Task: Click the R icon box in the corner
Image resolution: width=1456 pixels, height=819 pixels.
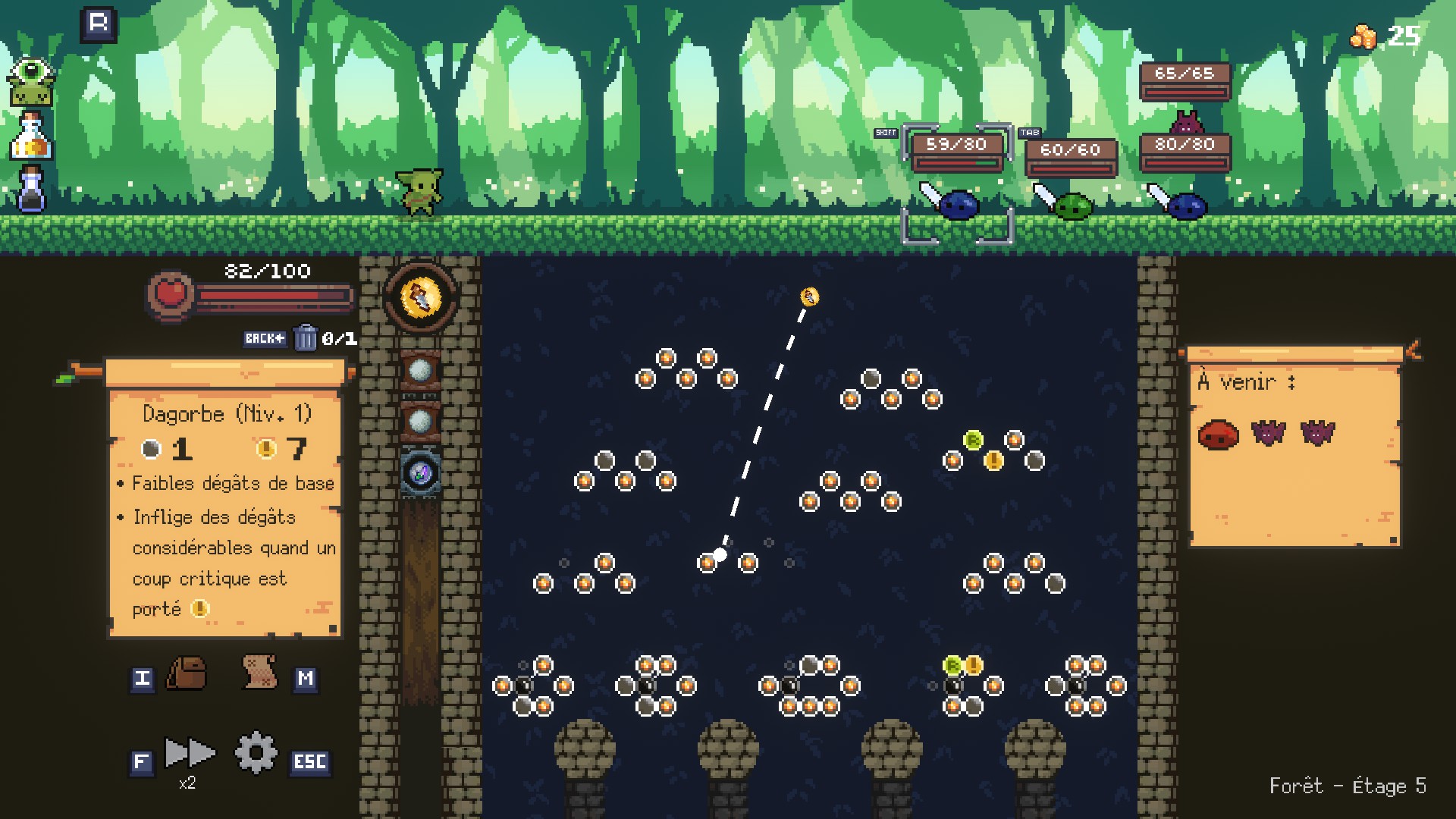Action: pos(99,24)
